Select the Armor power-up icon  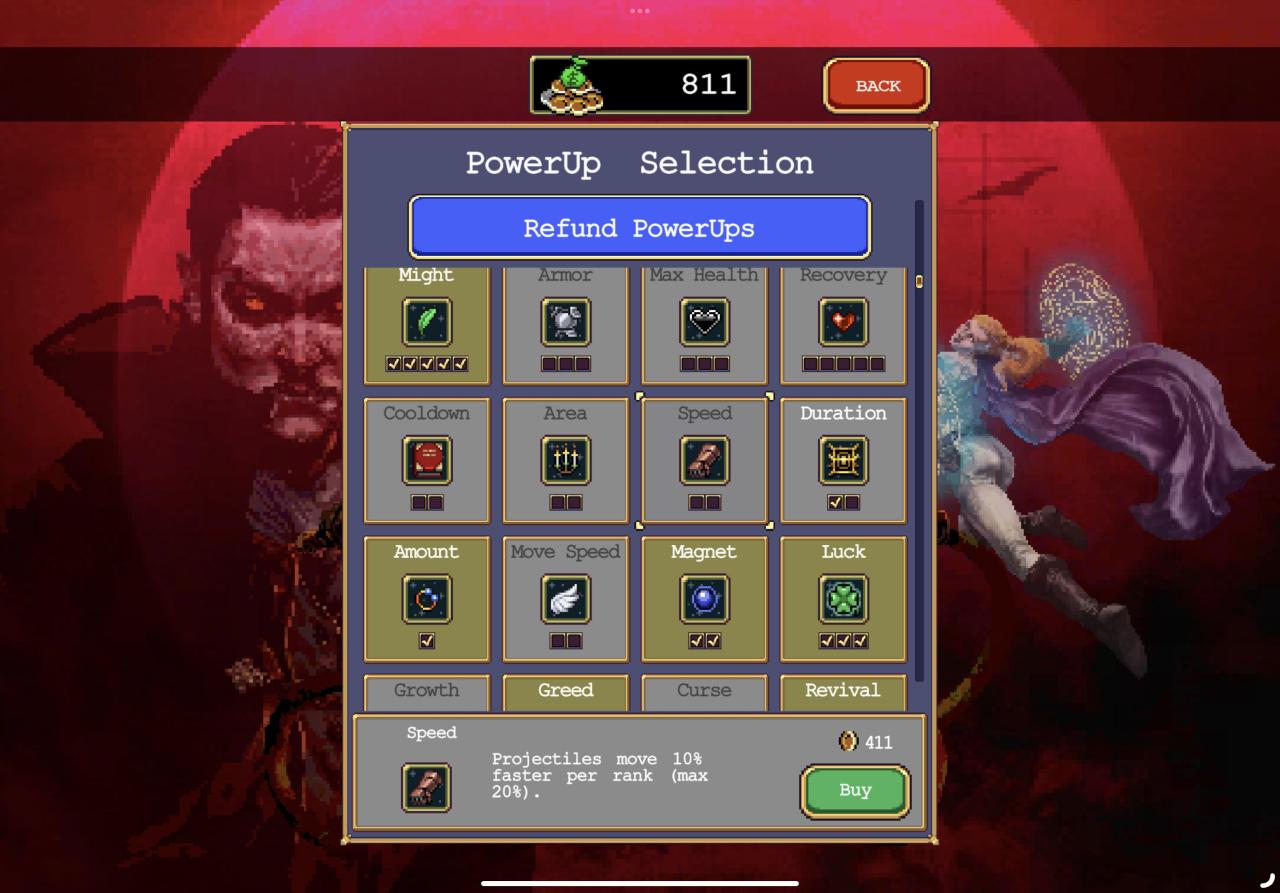(565, 323)
